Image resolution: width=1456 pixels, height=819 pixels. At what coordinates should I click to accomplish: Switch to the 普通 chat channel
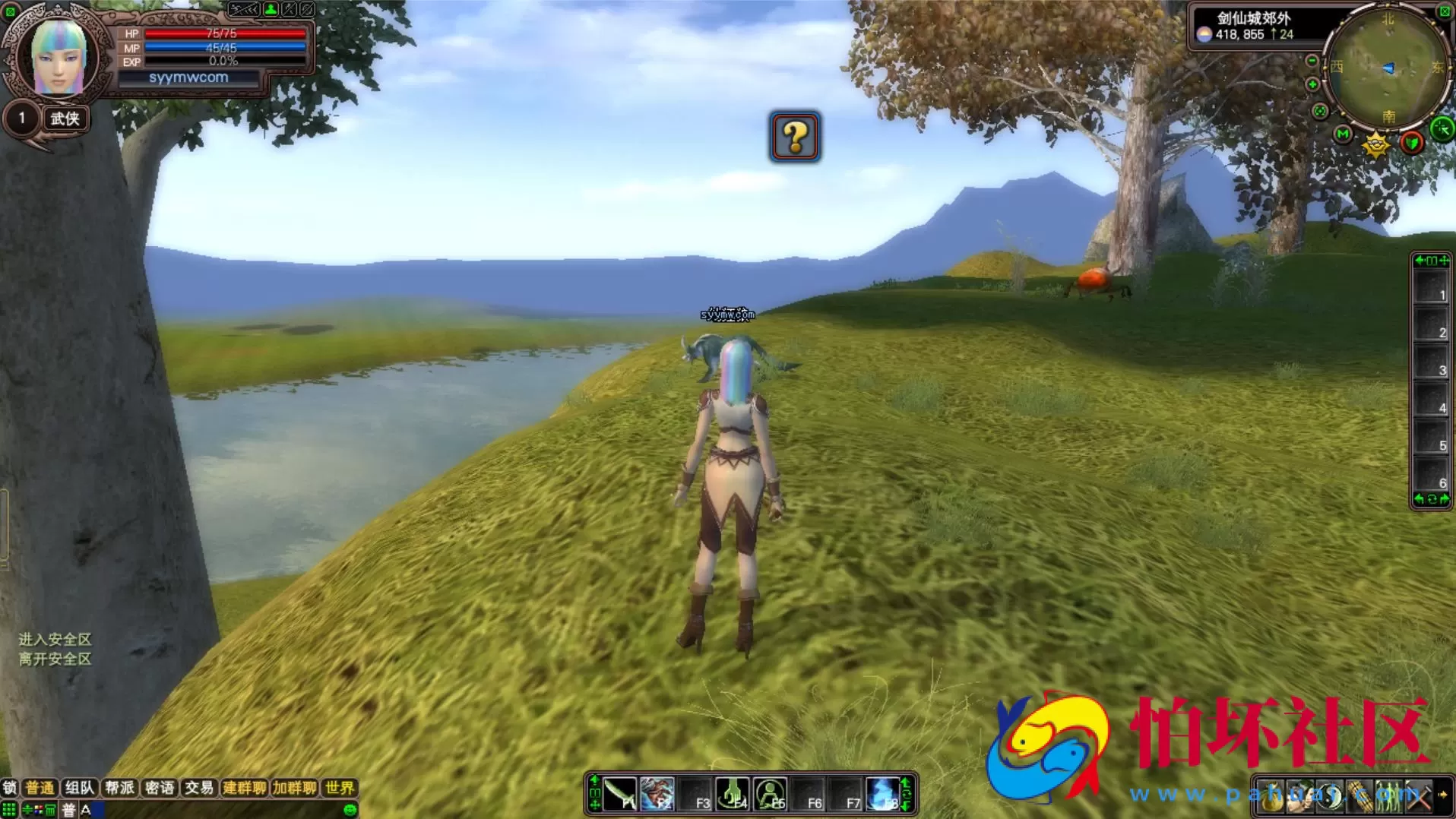tap(40, 788)
